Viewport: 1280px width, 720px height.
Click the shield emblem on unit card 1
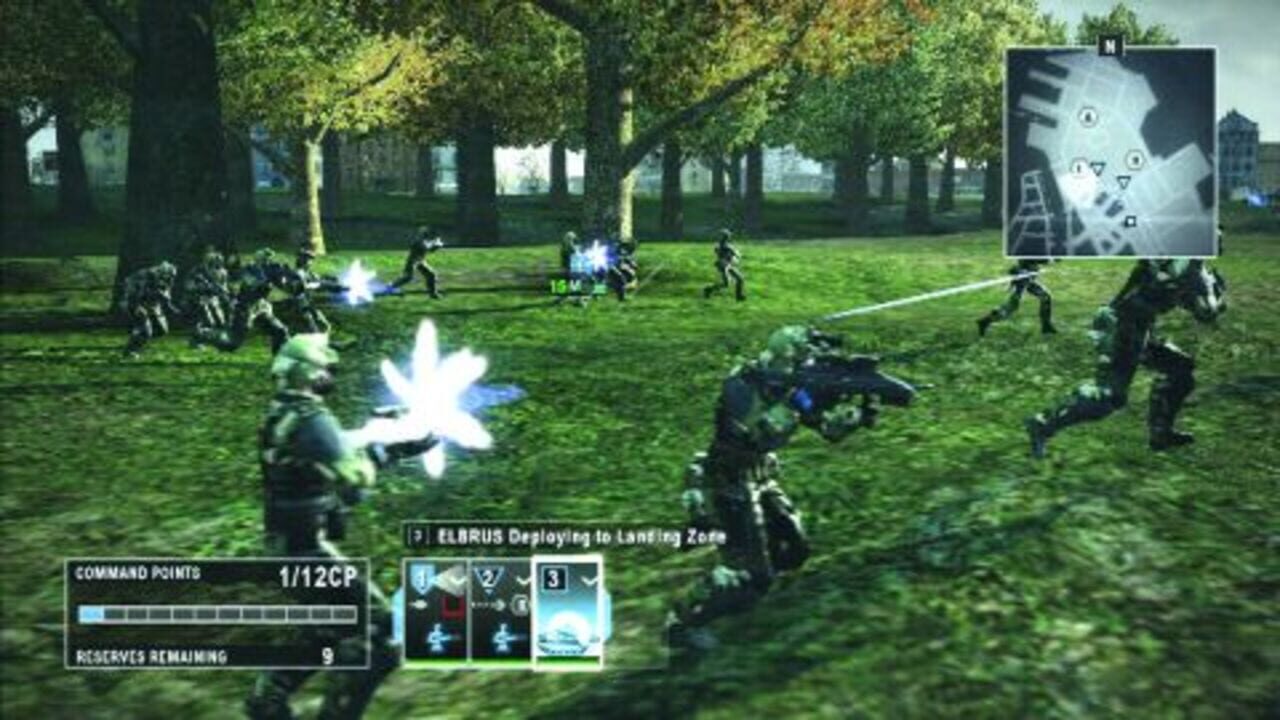pos(421,579)
